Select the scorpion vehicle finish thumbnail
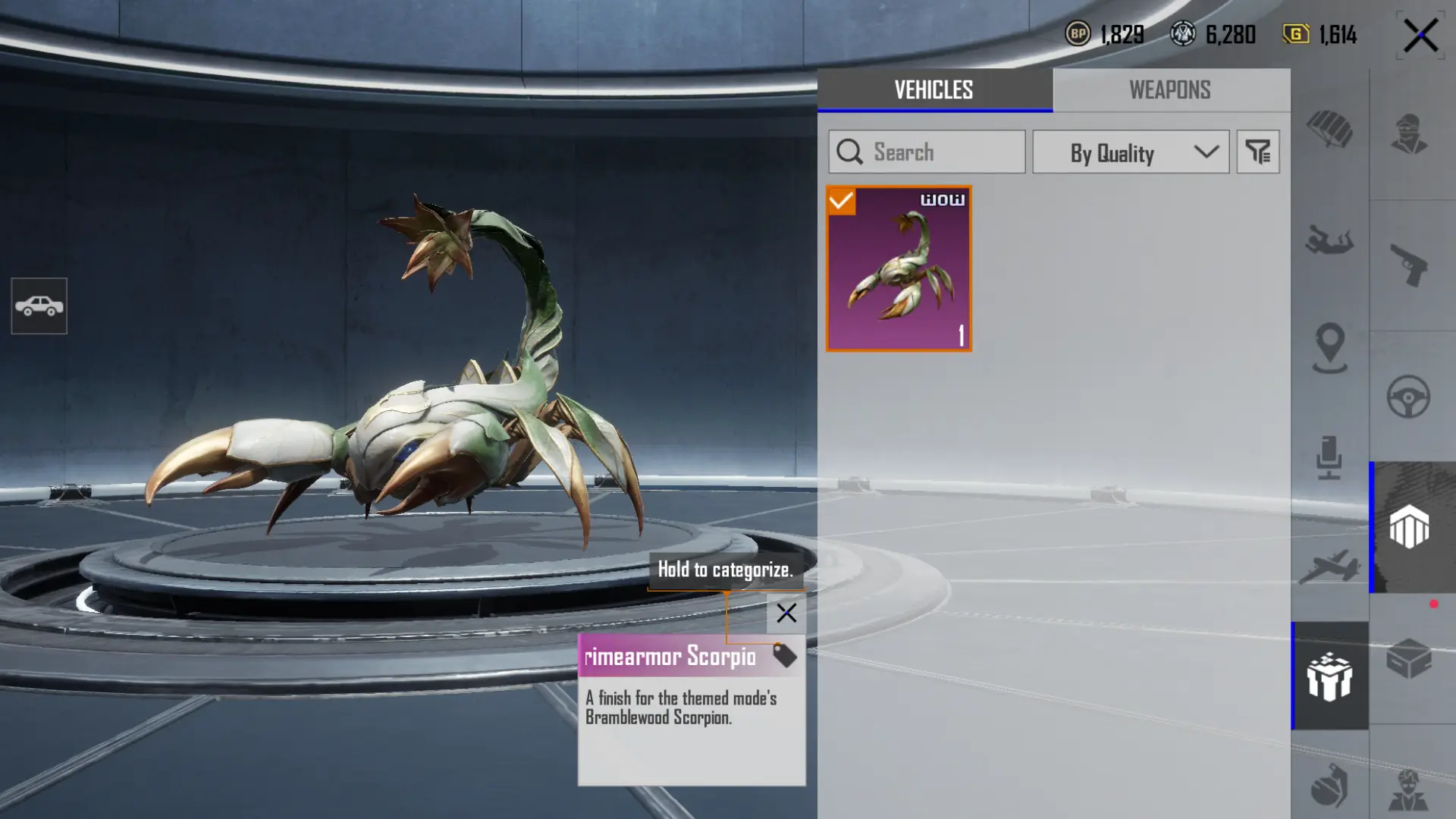1456x819 pixels. coord(899,268)
